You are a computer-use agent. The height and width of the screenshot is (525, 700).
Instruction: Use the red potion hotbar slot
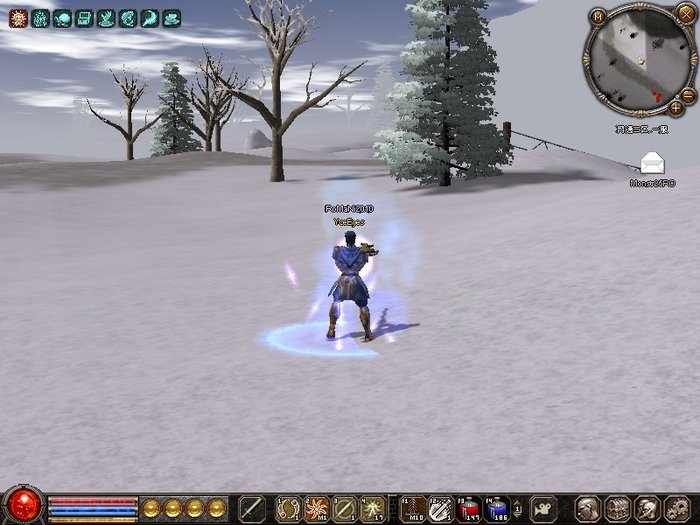coord(469,508)
